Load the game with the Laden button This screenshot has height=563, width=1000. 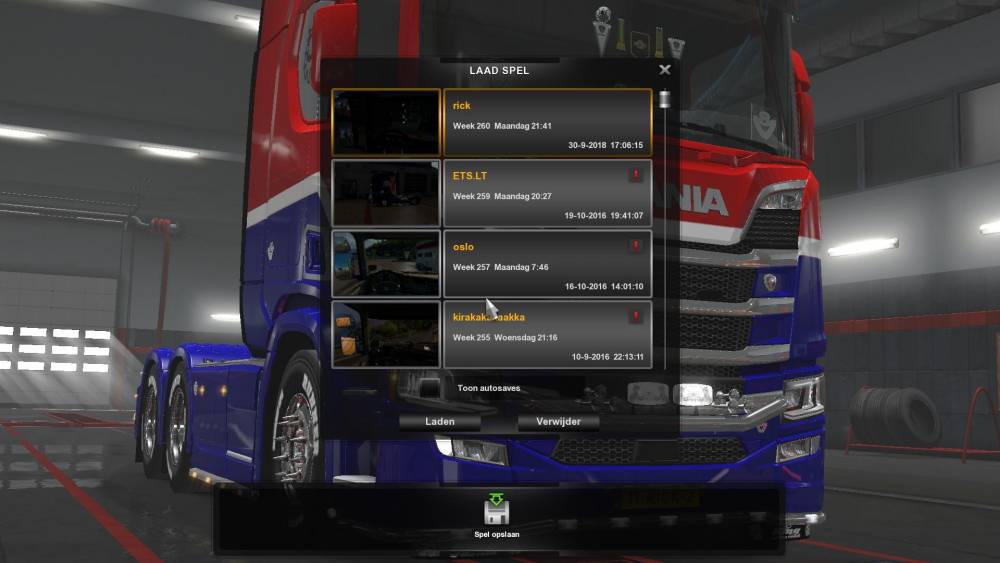[x=440, y=422]
